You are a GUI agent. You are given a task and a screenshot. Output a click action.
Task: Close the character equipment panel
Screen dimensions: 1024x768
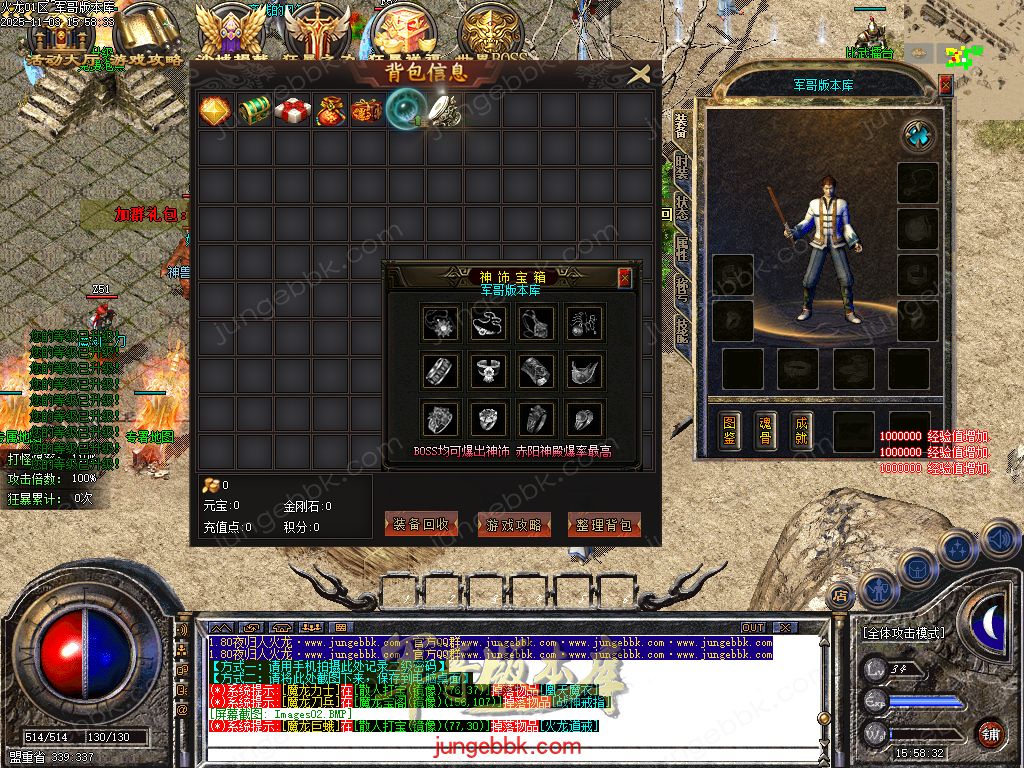[945, 85]
